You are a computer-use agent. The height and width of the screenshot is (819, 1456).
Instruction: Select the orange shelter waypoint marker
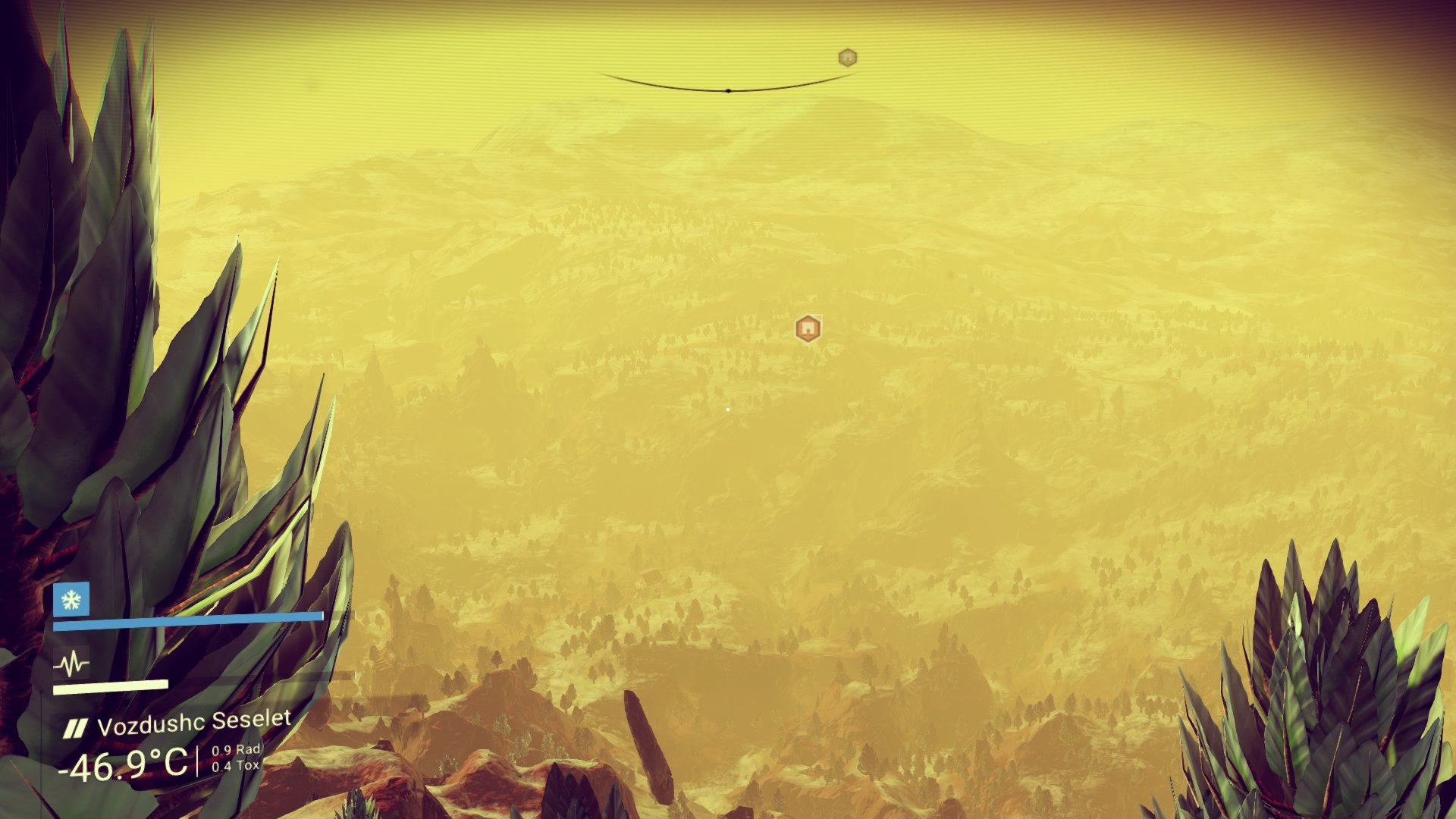coord(808,328)
